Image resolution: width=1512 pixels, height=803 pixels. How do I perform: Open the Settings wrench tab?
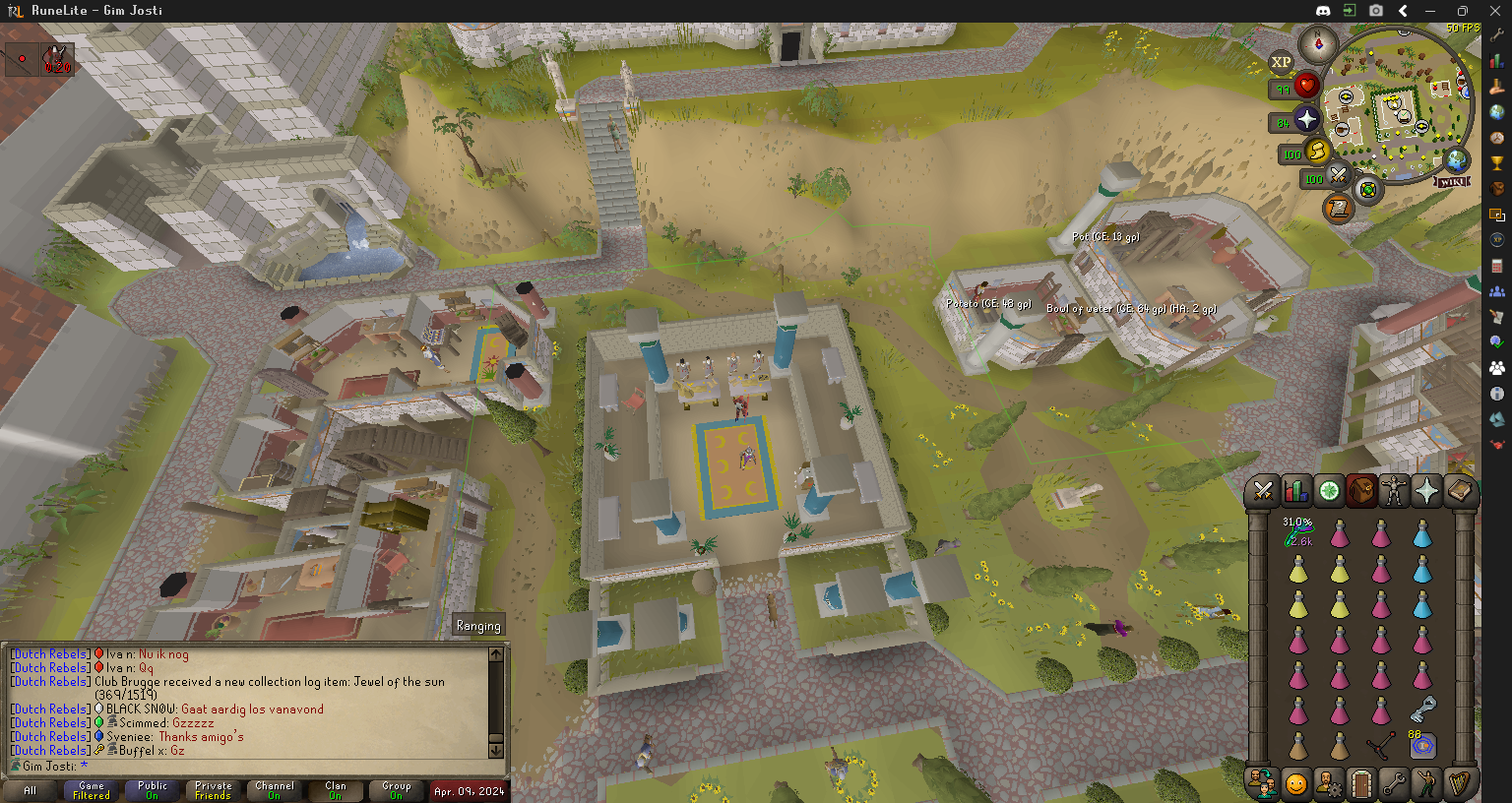1394,784
